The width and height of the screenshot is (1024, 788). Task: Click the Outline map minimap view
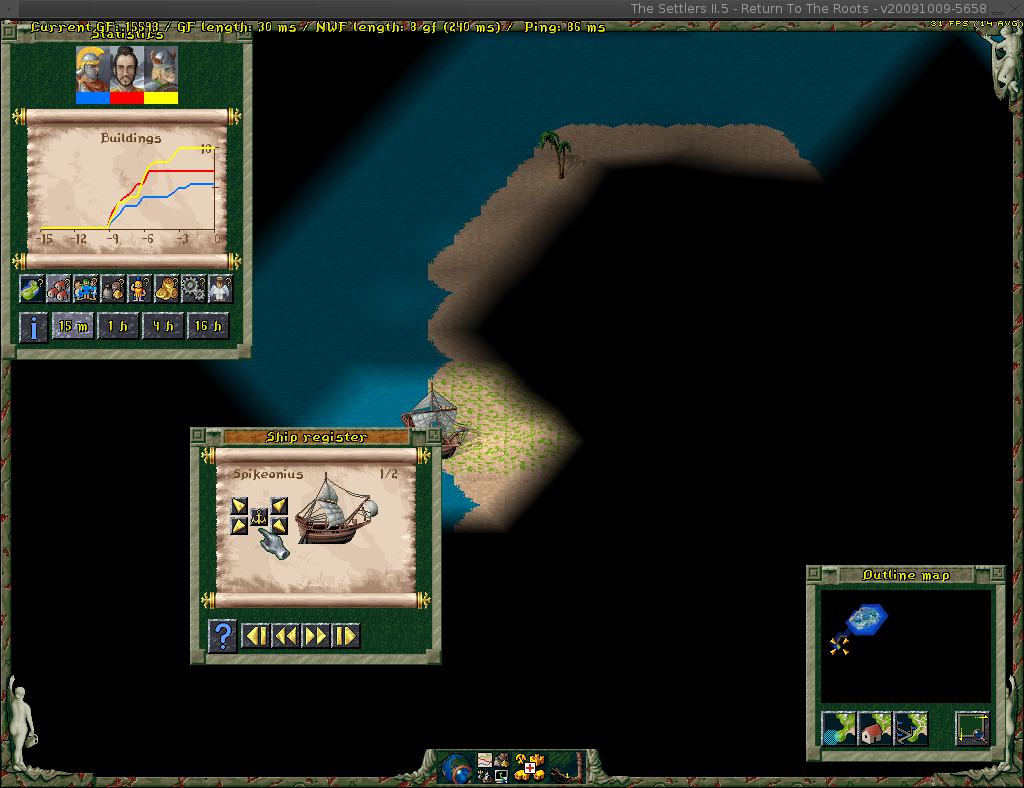(906, 645)
